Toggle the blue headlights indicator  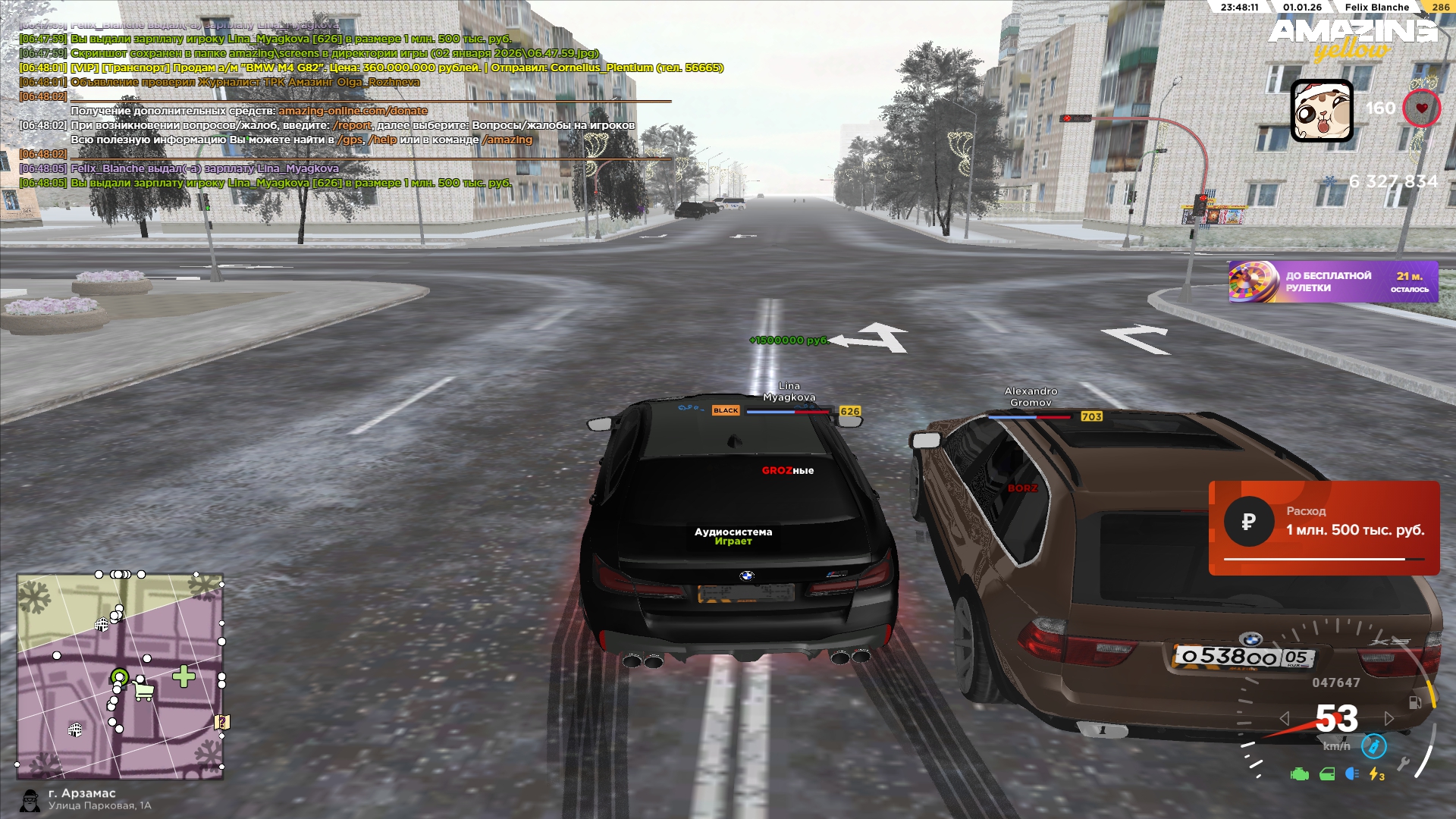(x=1351, y=774)
